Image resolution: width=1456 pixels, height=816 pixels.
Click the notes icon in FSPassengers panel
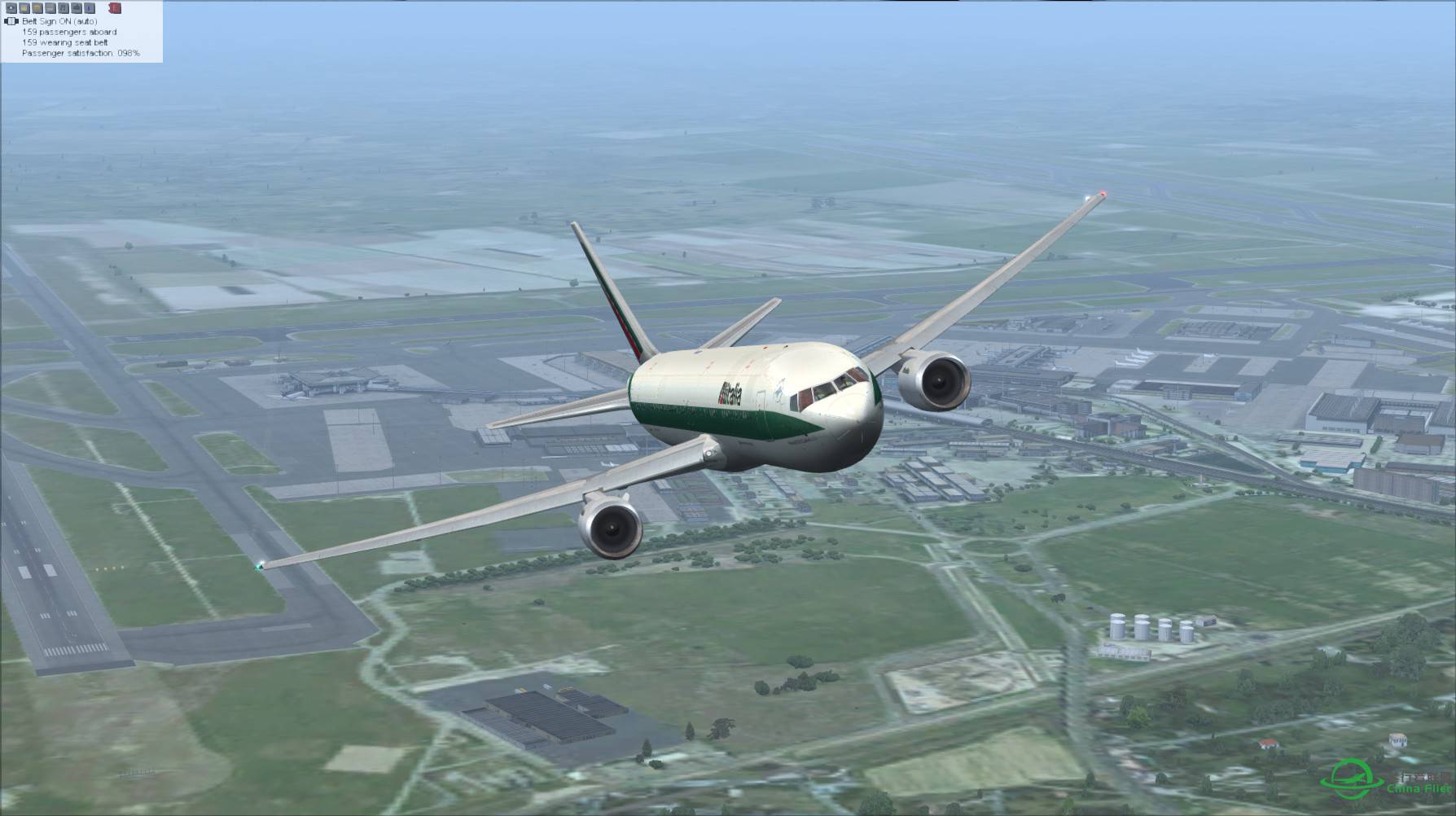click(x=50, y=8)
